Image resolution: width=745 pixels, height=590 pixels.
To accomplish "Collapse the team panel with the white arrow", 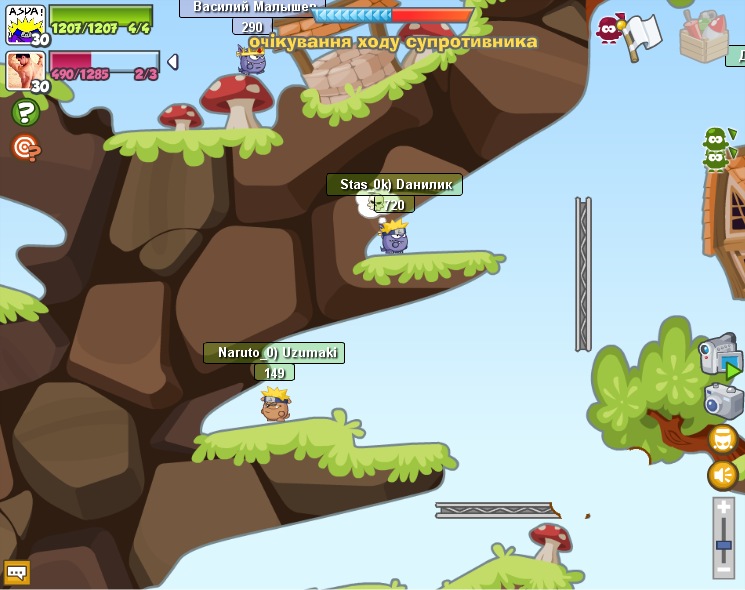I will 172,62.
